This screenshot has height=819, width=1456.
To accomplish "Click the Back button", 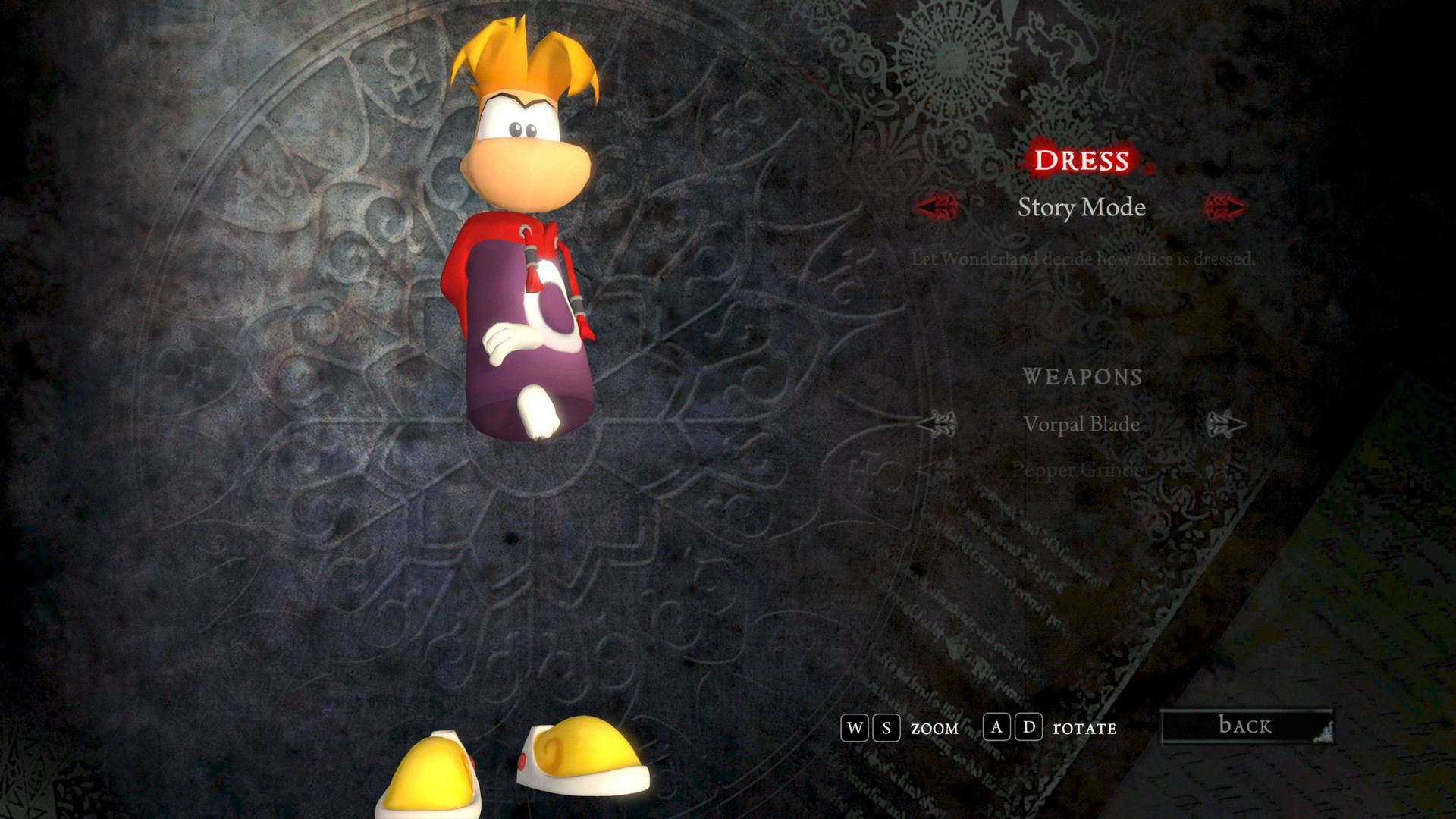I will click(1246, 725).
